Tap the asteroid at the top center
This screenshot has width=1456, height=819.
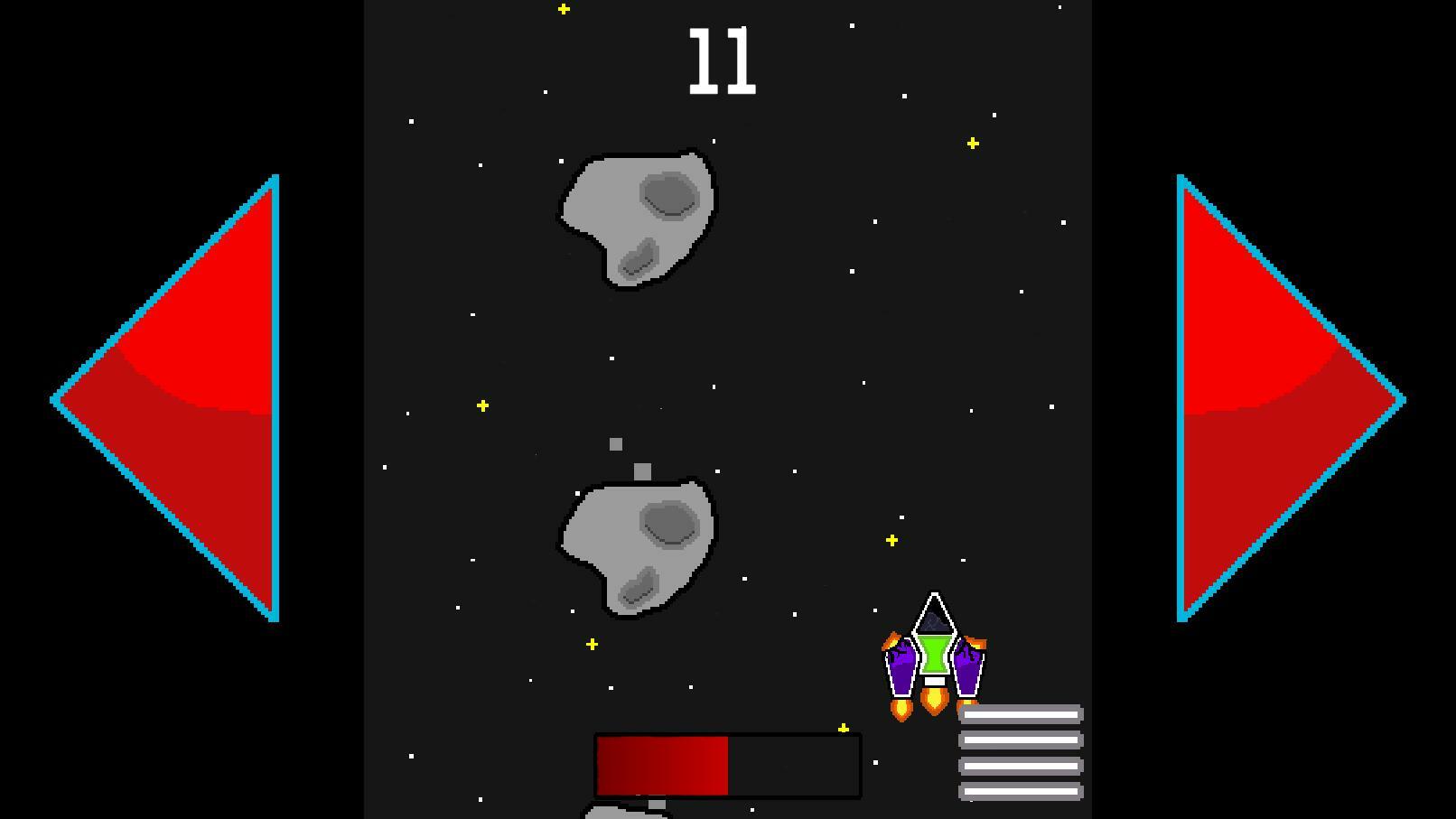(637, 217)
